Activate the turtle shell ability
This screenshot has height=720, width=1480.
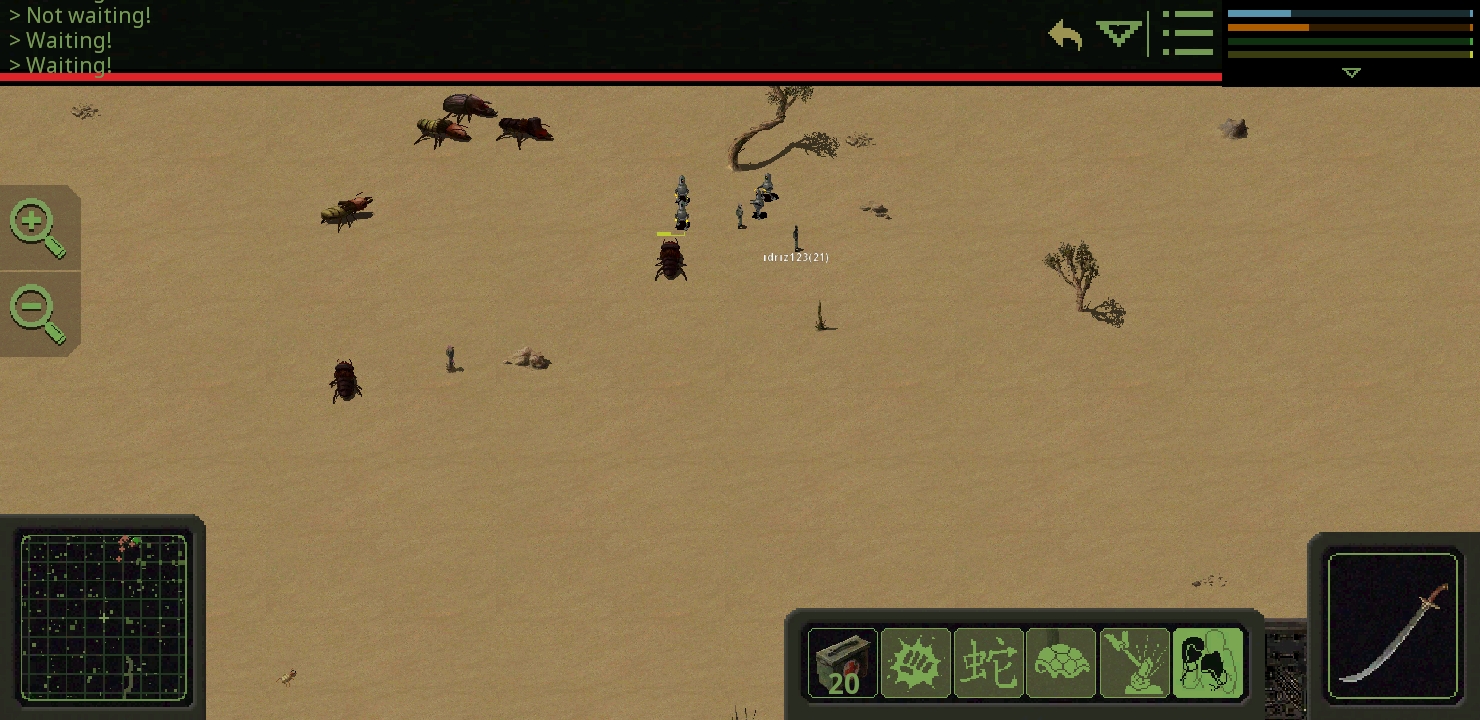1061,662
